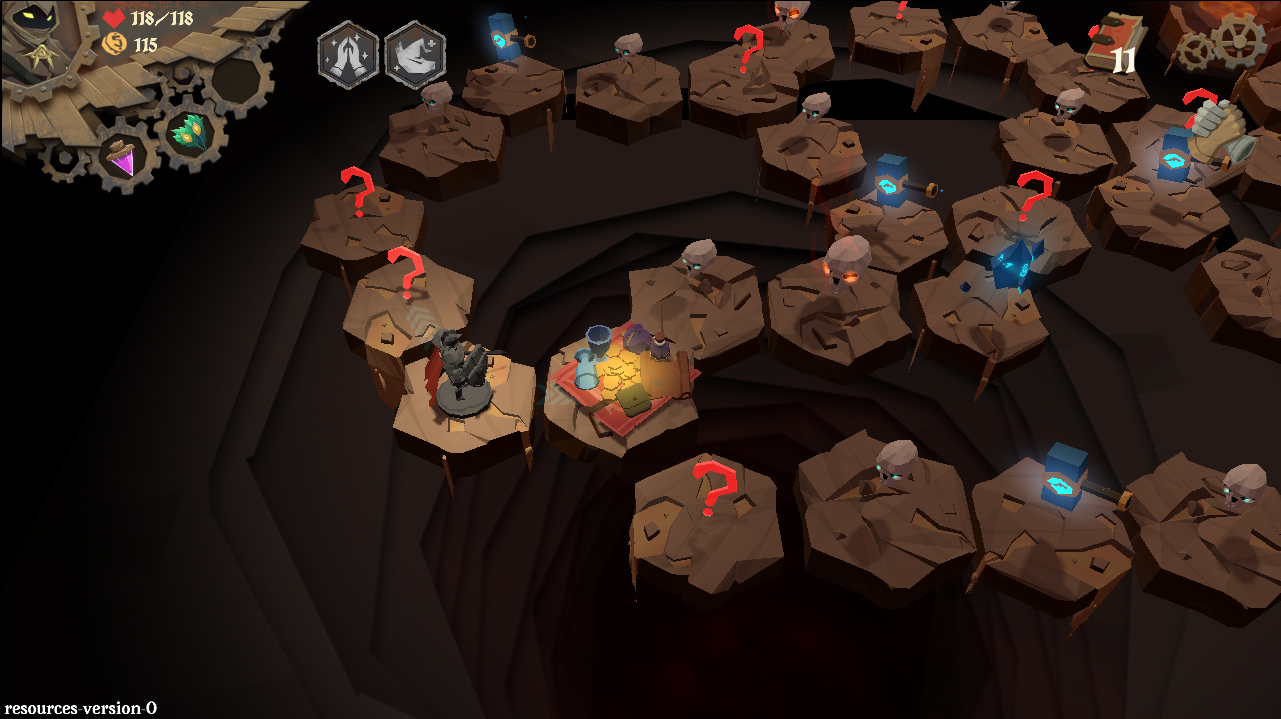Use the purple potion in the gear slot
Image resolution: width=1281 pixels, height=719 pixels.
[125, 160]
